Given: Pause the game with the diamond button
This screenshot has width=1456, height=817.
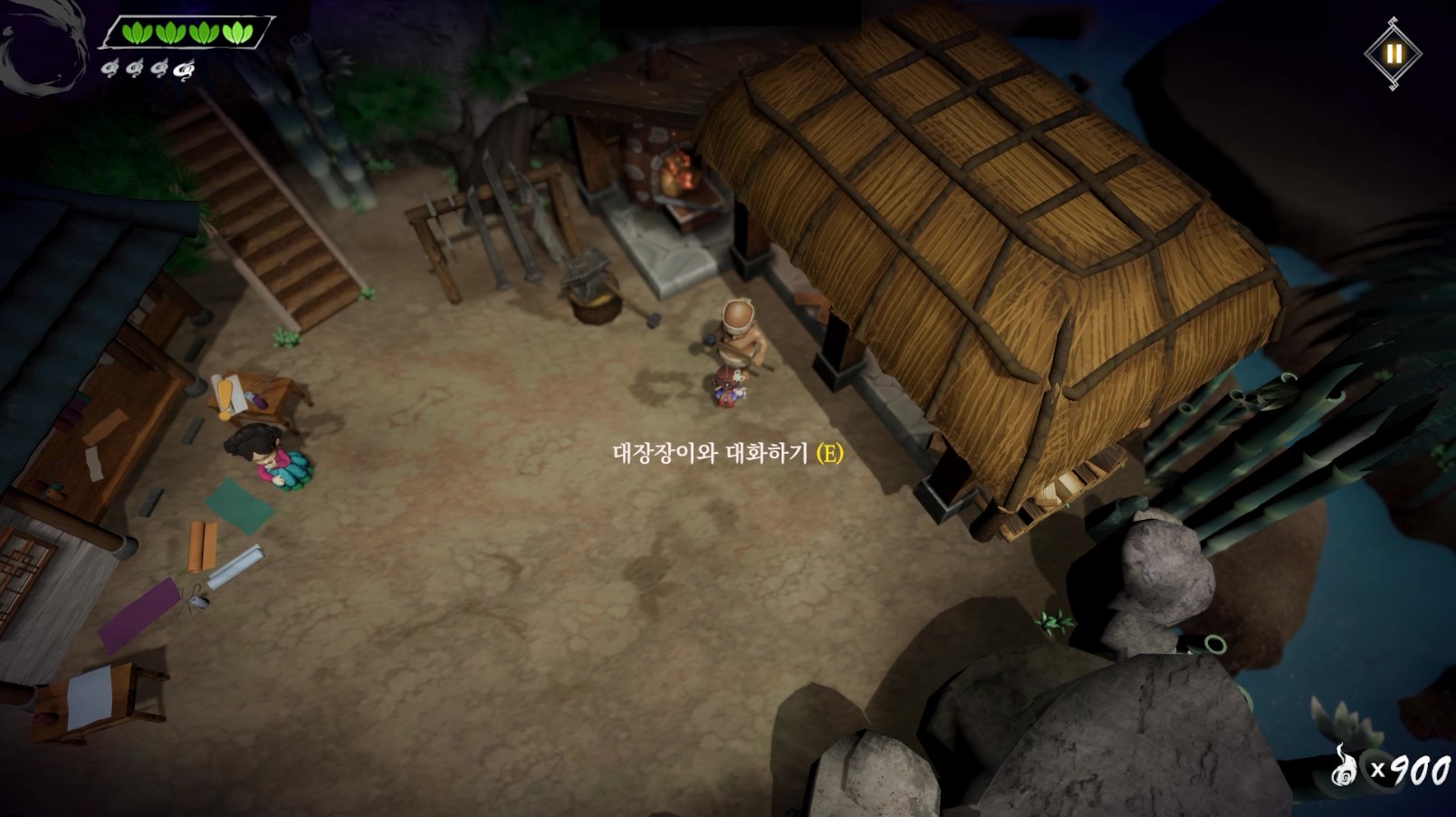Looking at the screenshot, I should coord(1393,53).
